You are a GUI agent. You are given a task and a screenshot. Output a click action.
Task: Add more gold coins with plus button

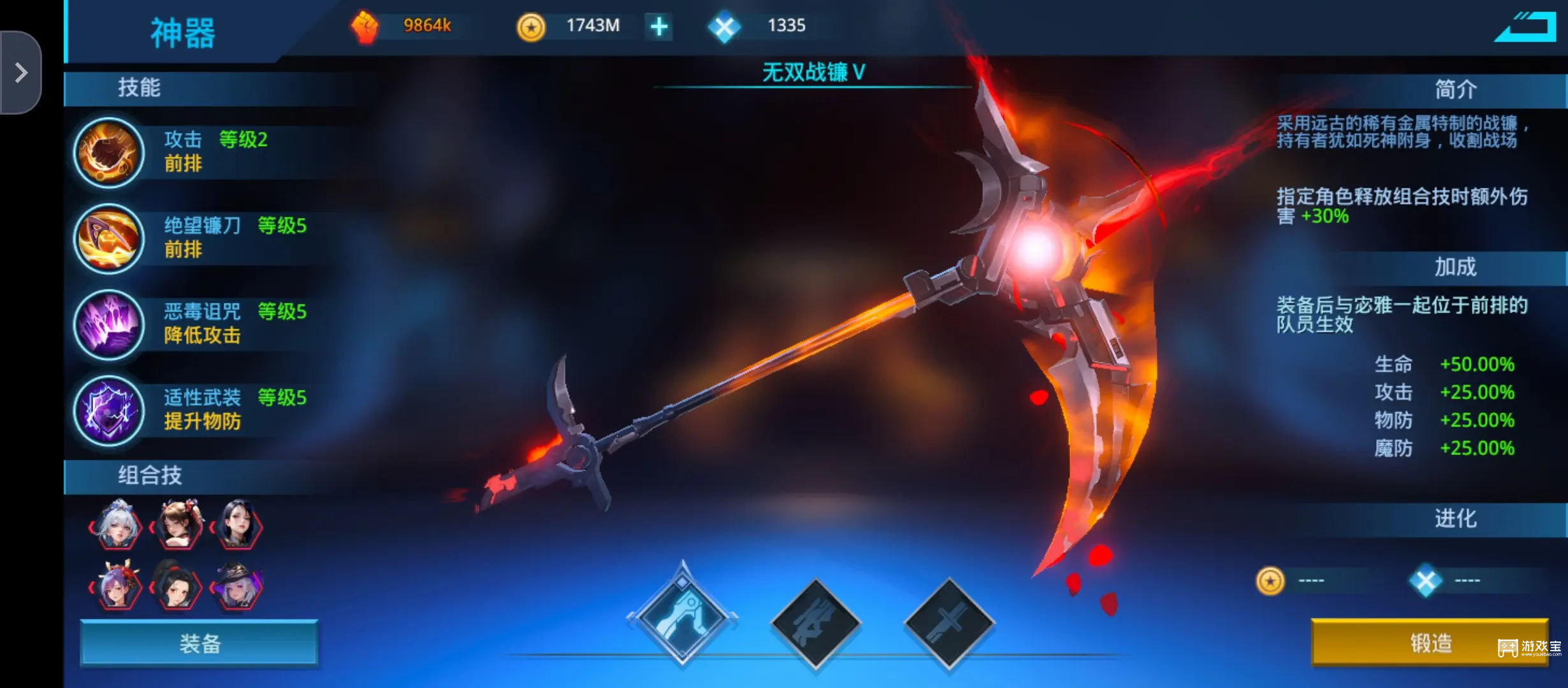[x=659, y=27]
